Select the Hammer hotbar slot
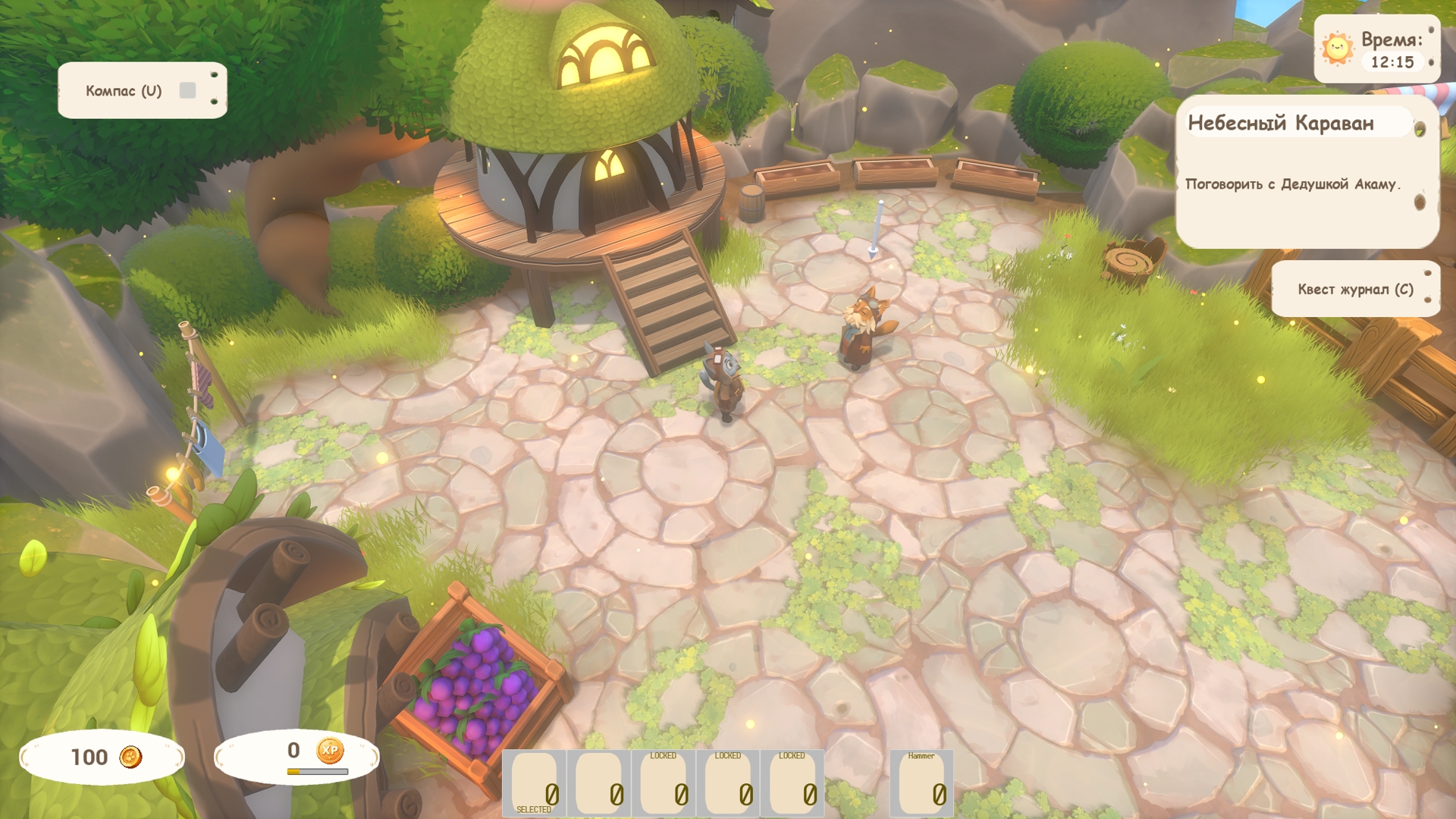Image resolution: width=1456 pixels, height=819 pixels. click(x=921, y=783)
